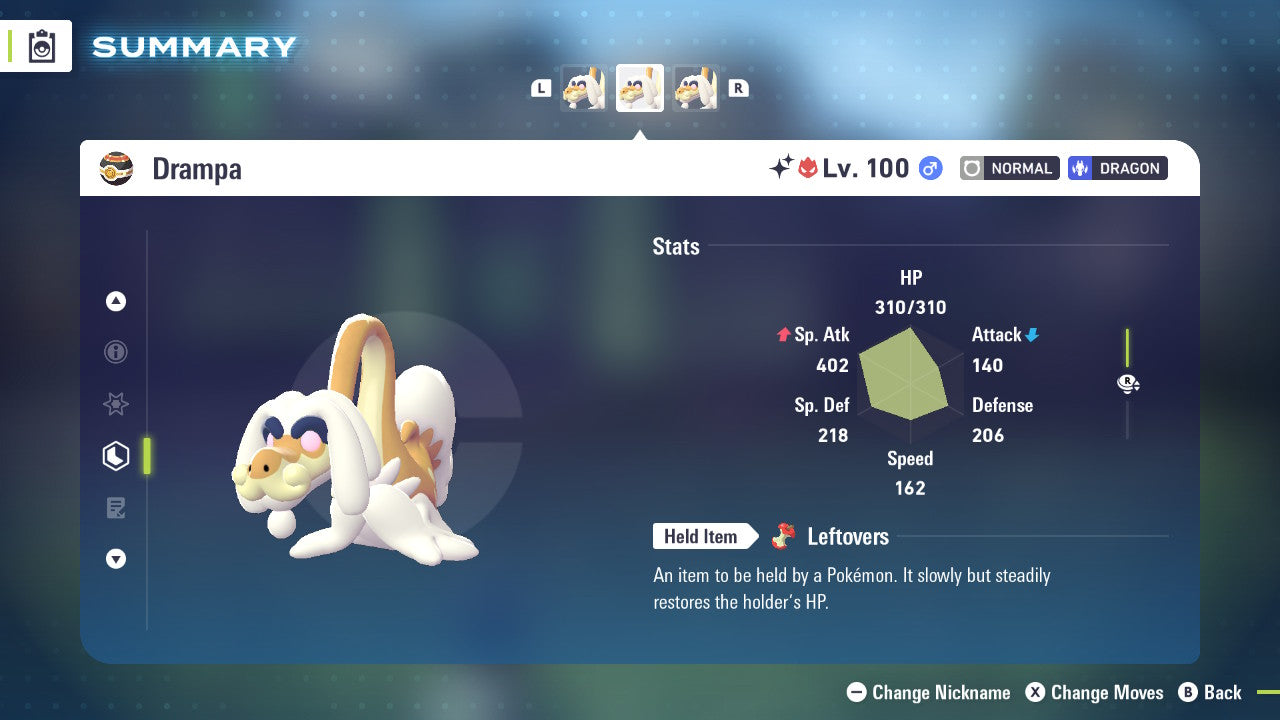Select the NORMAL type badge
1280x720 pixels.
(1009, 168)
